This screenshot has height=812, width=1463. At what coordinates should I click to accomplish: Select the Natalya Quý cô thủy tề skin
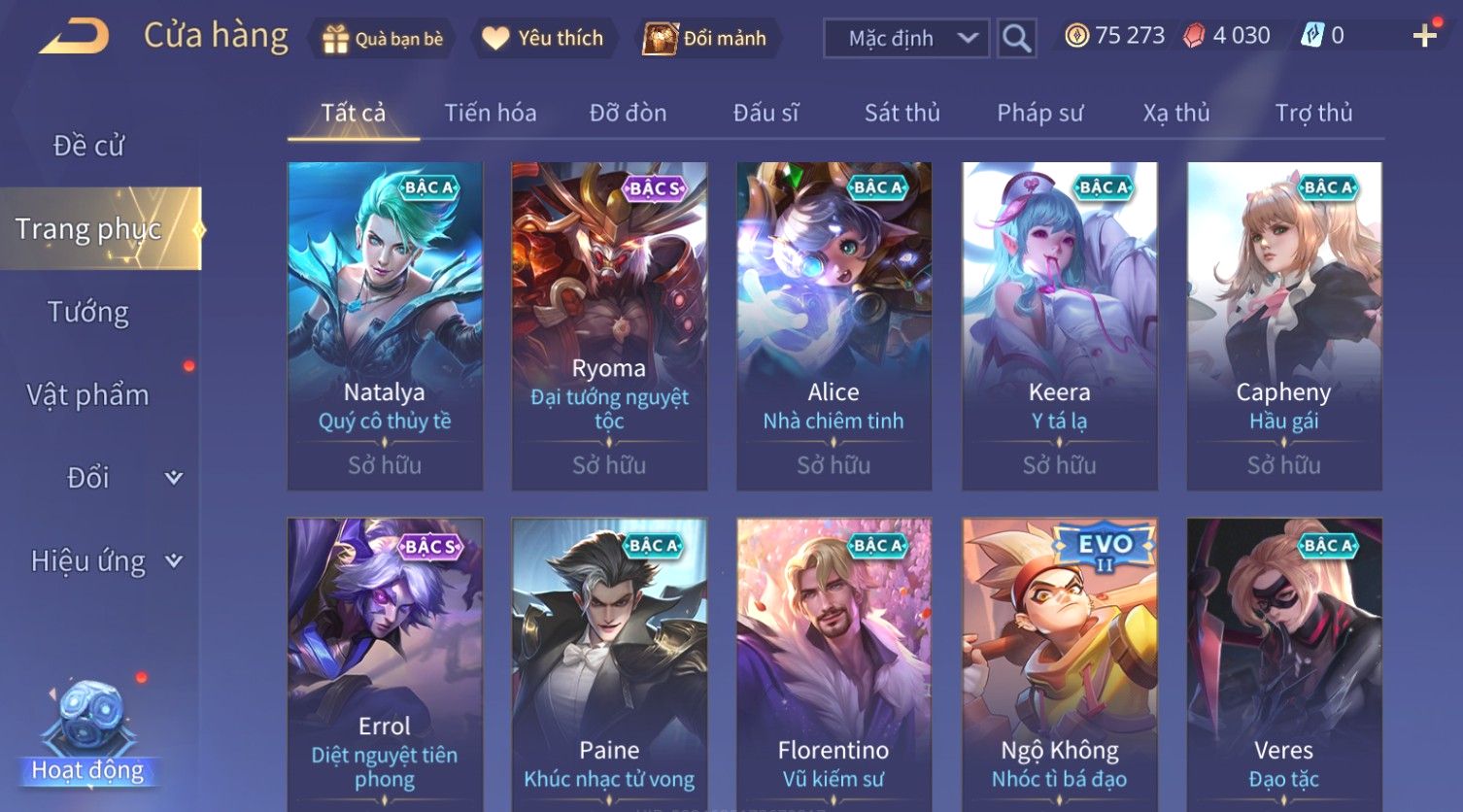(385, 325)
